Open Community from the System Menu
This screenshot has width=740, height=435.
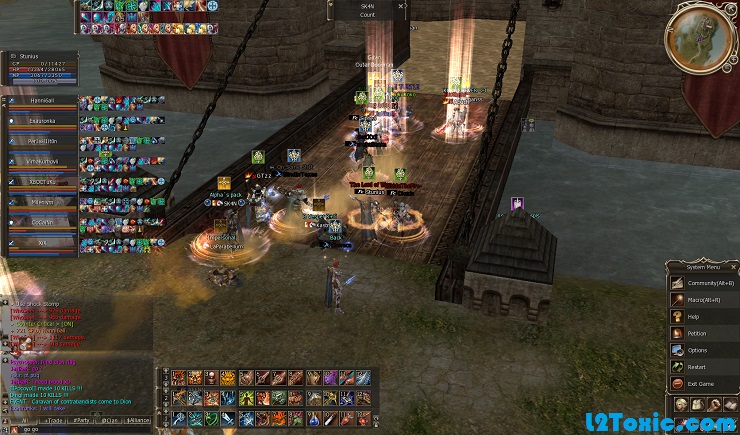click(703, 283)
